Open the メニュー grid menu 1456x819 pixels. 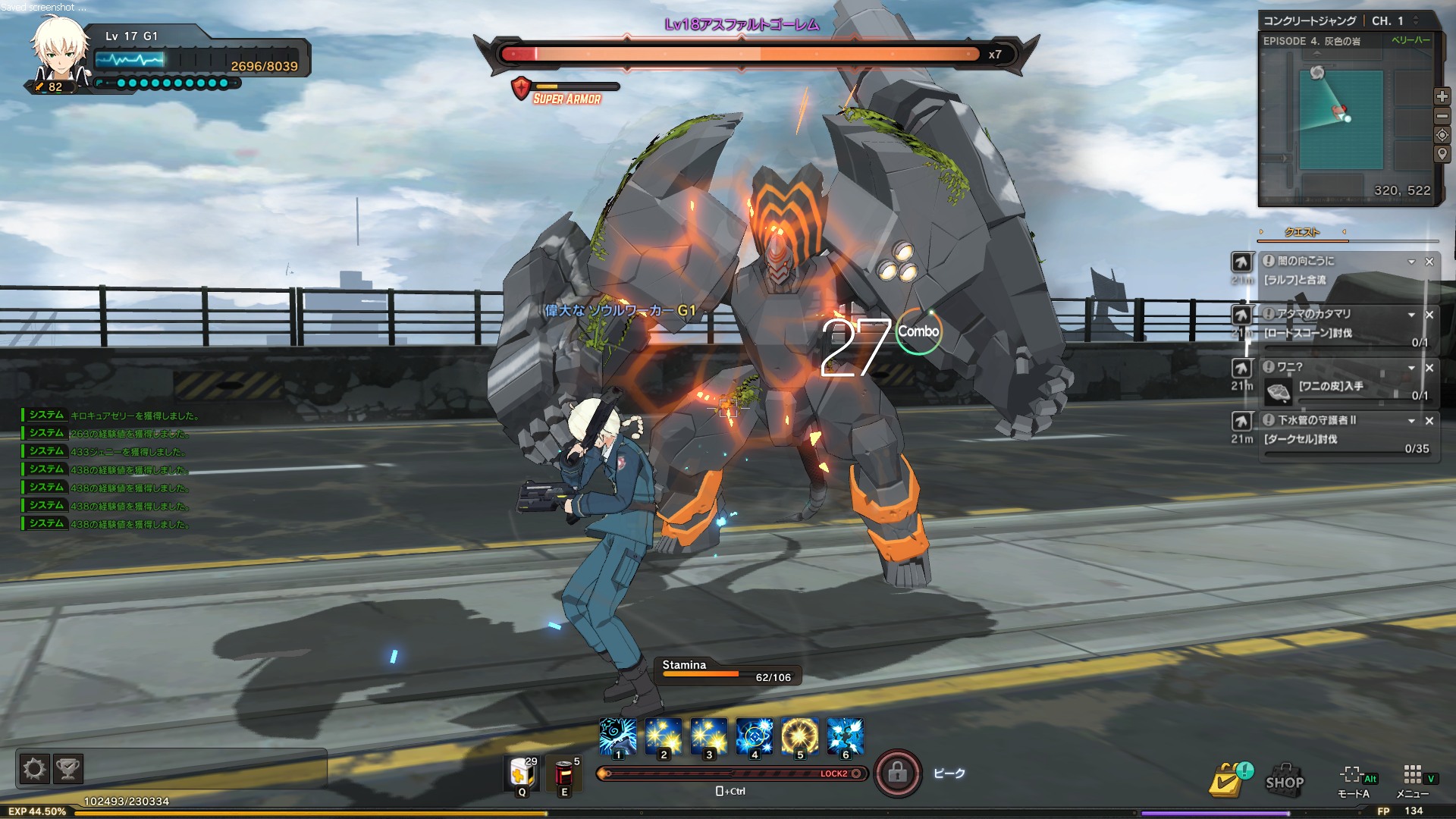click(1412, 780)
